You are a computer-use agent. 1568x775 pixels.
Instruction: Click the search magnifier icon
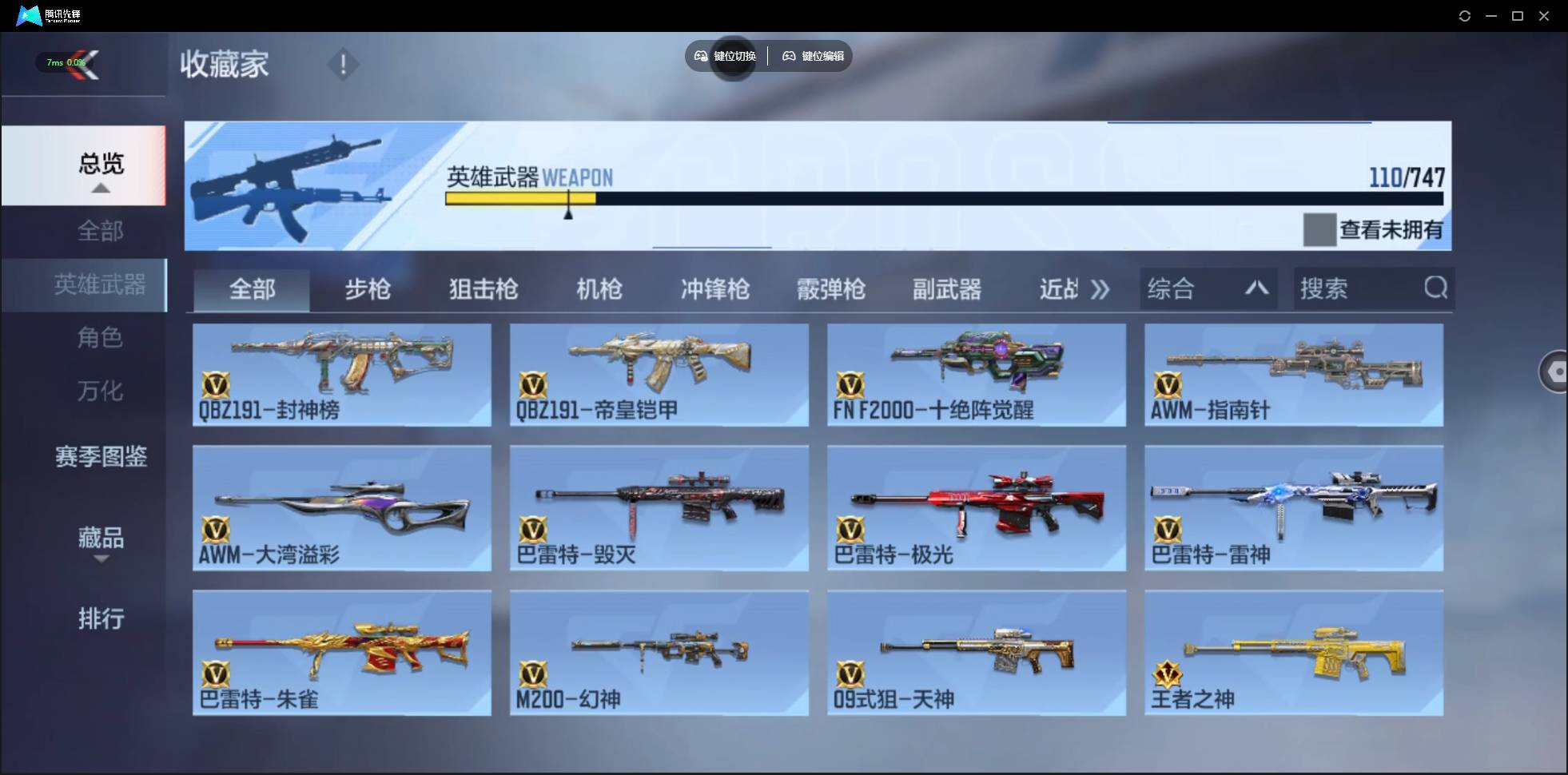[x=1436, y=288]
